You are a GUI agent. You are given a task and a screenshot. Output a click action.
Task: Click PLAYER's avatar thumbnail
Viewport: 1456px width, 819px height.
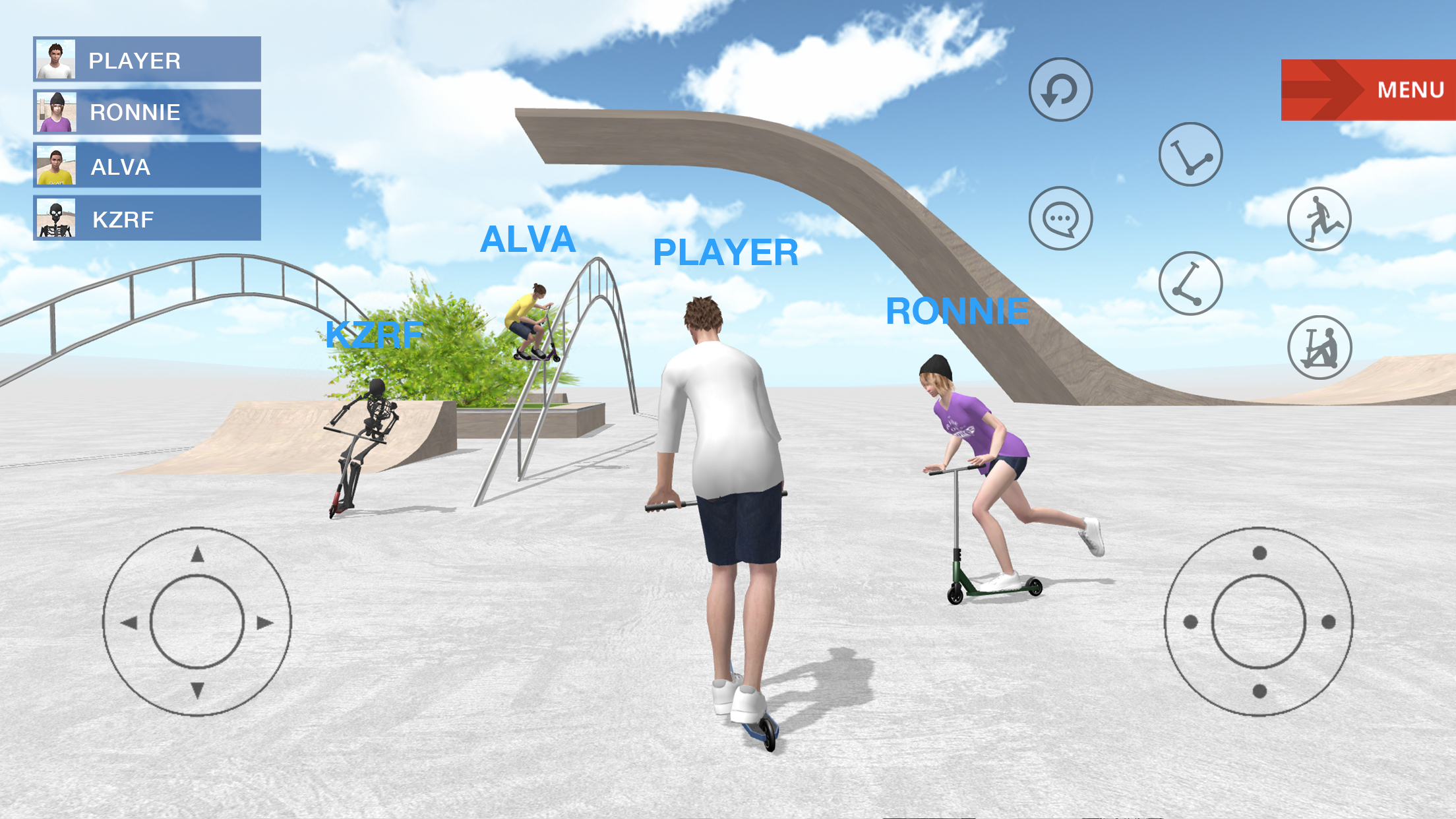[x=56, y=60]
